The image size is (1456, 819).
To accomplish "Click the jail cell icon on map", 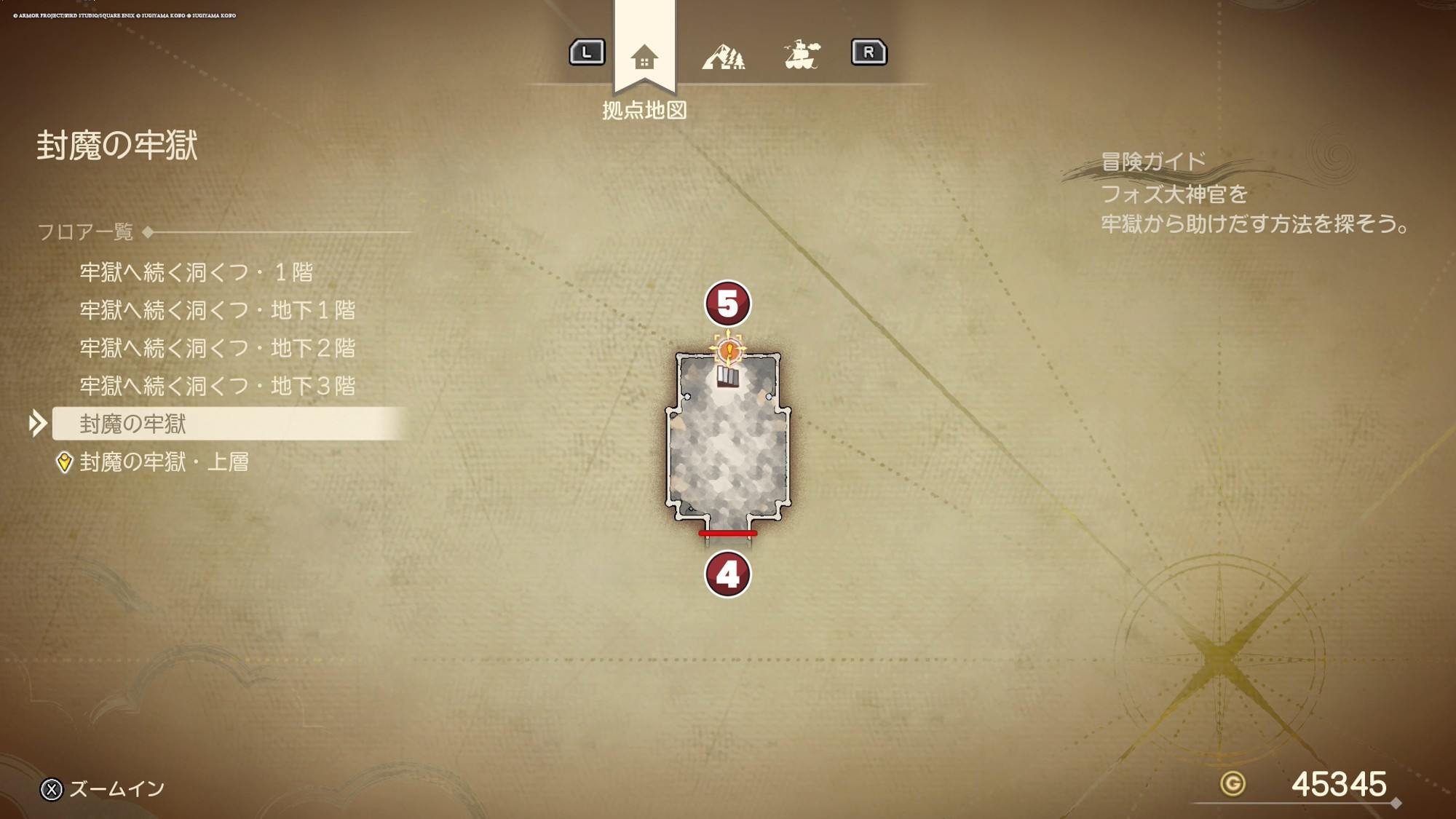I will click(728, 376).
